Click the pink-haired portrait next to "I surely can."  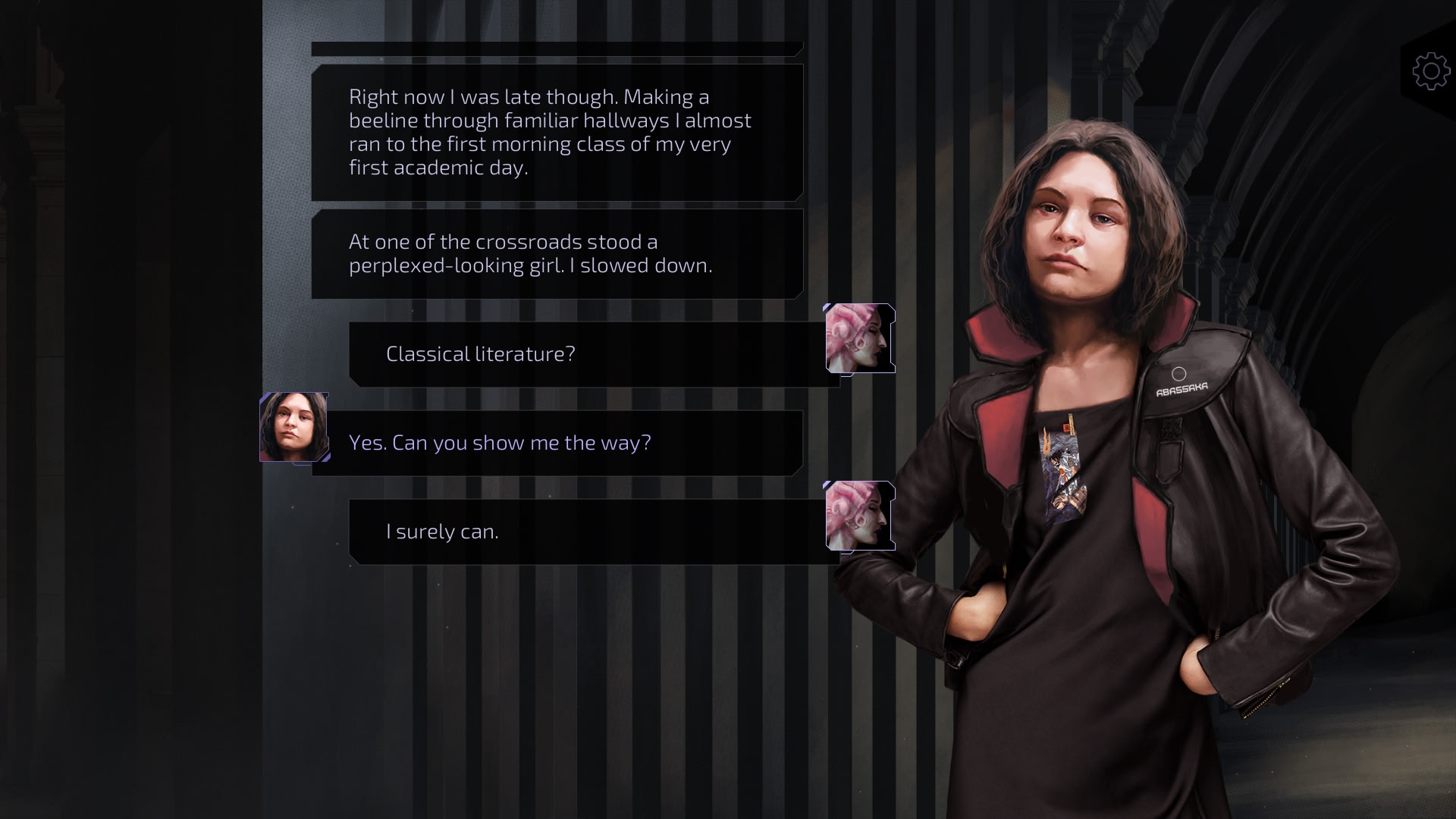[x=860, y=516]
